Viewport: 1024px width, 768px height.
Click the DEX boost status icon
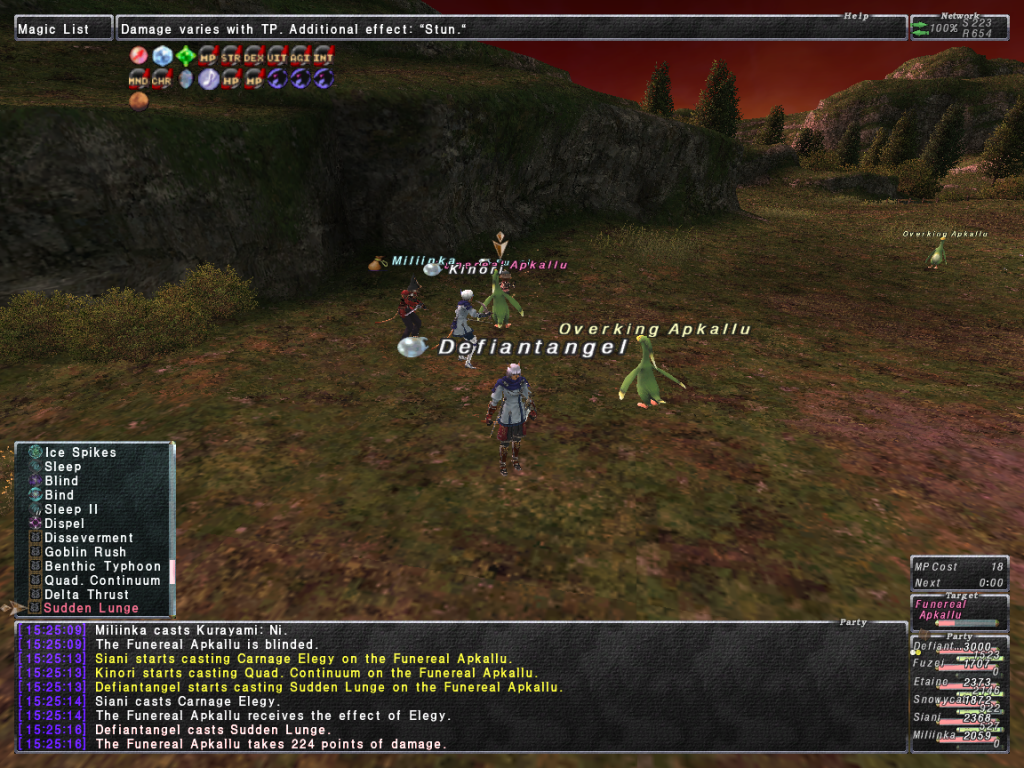pyautogui.click(x=254, y=56)
